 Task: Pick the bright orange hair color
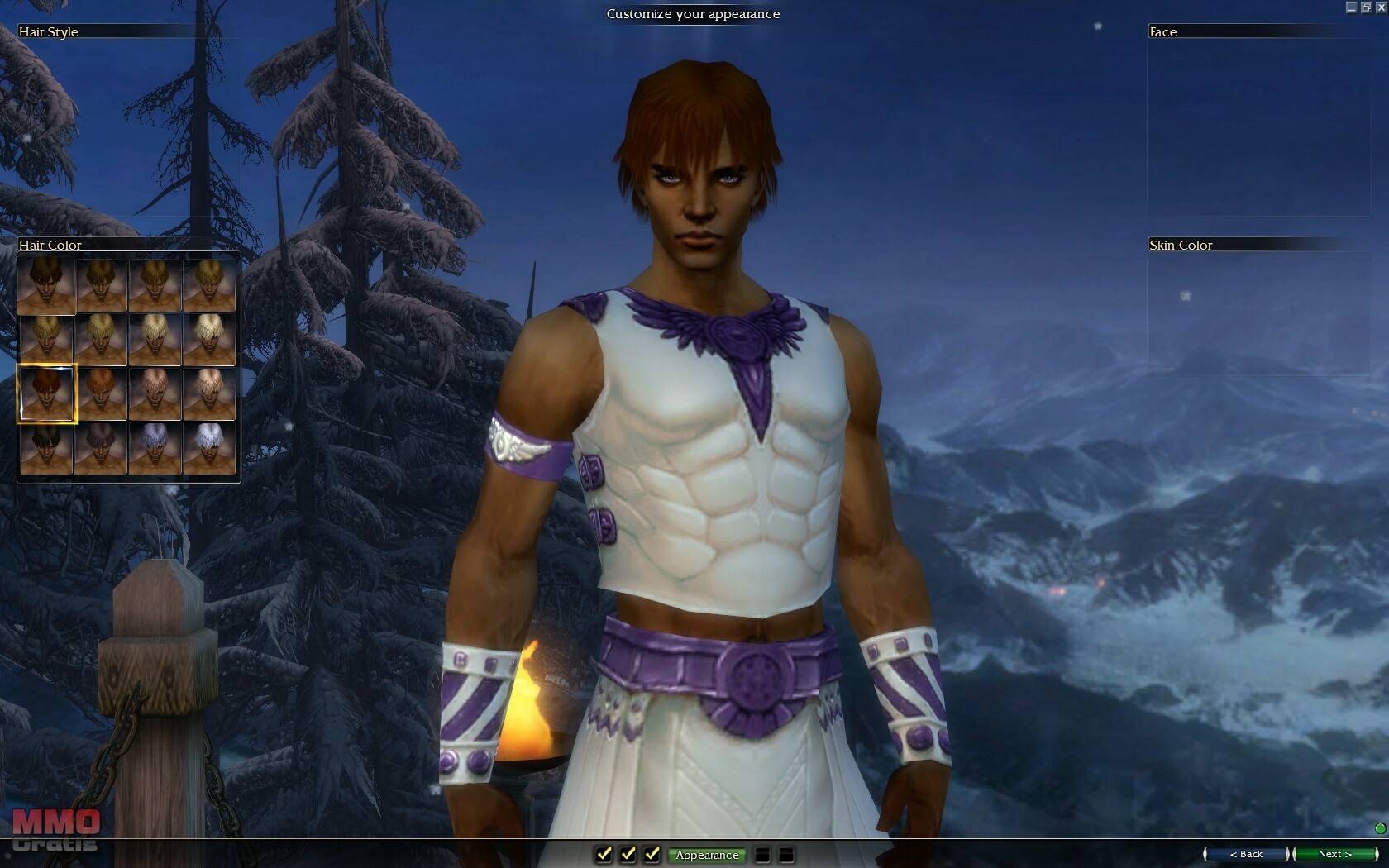click(101, 393)
